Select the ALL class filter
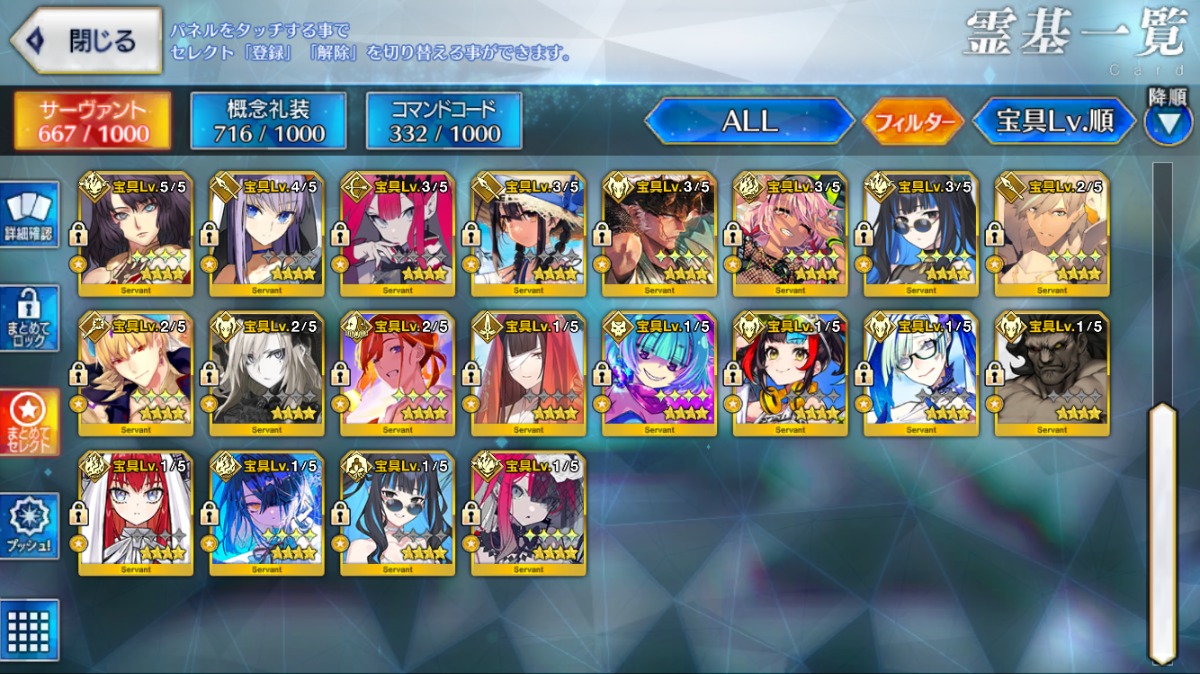 (750, 122)
